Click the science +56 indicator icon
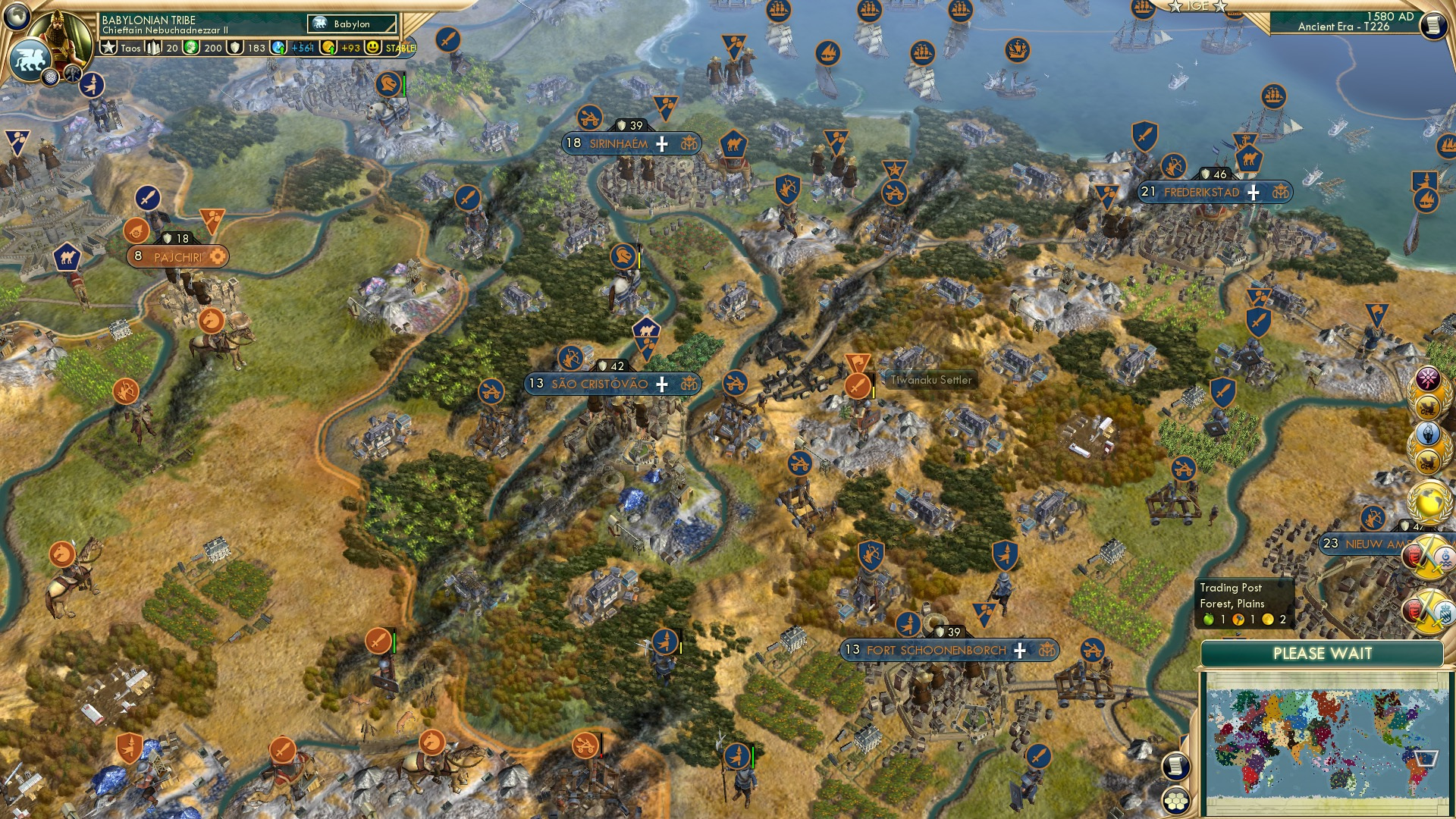 pyautogui.click(x=278, y=46)
